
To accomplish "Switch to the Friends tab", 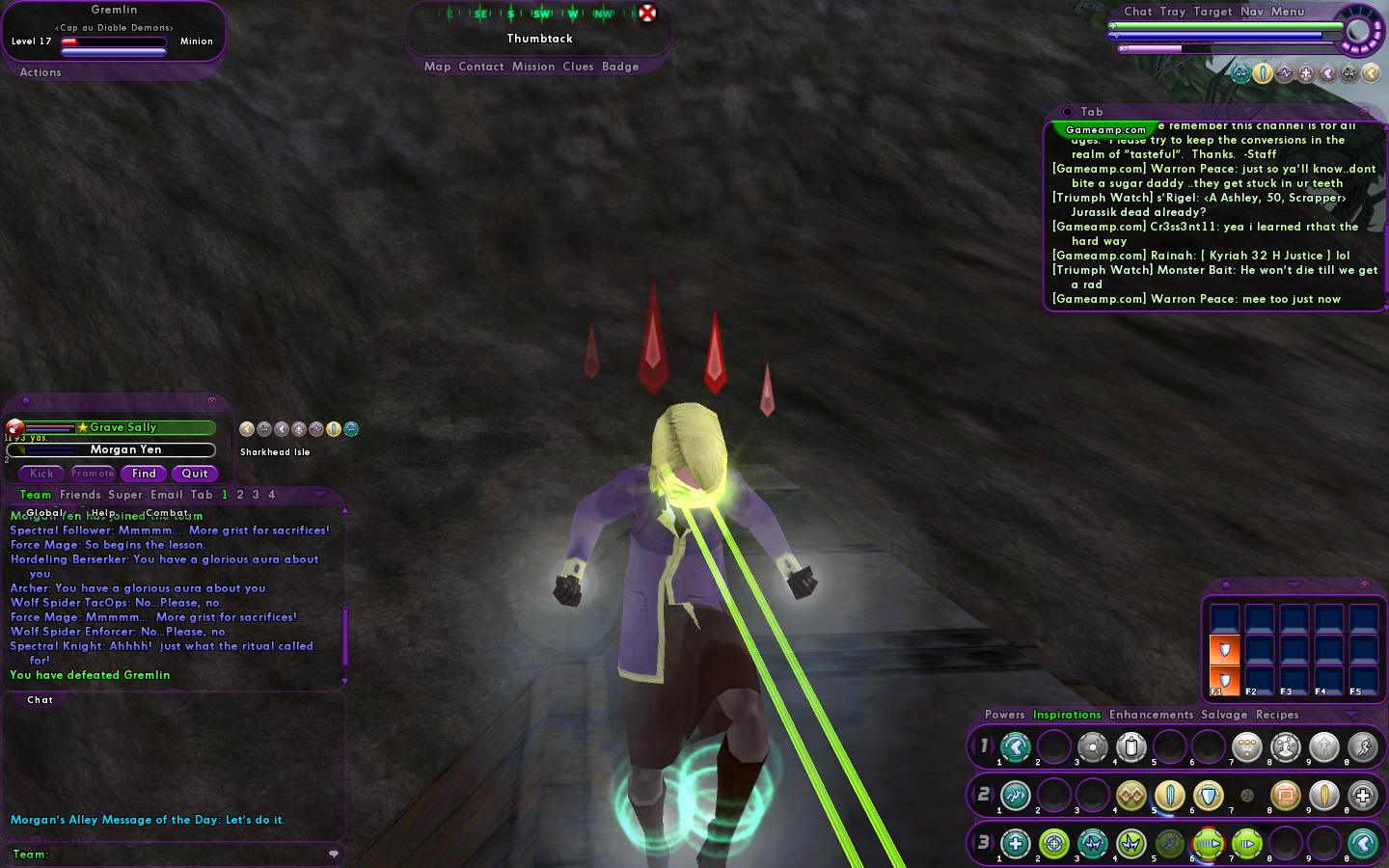I will coord(80,495).
